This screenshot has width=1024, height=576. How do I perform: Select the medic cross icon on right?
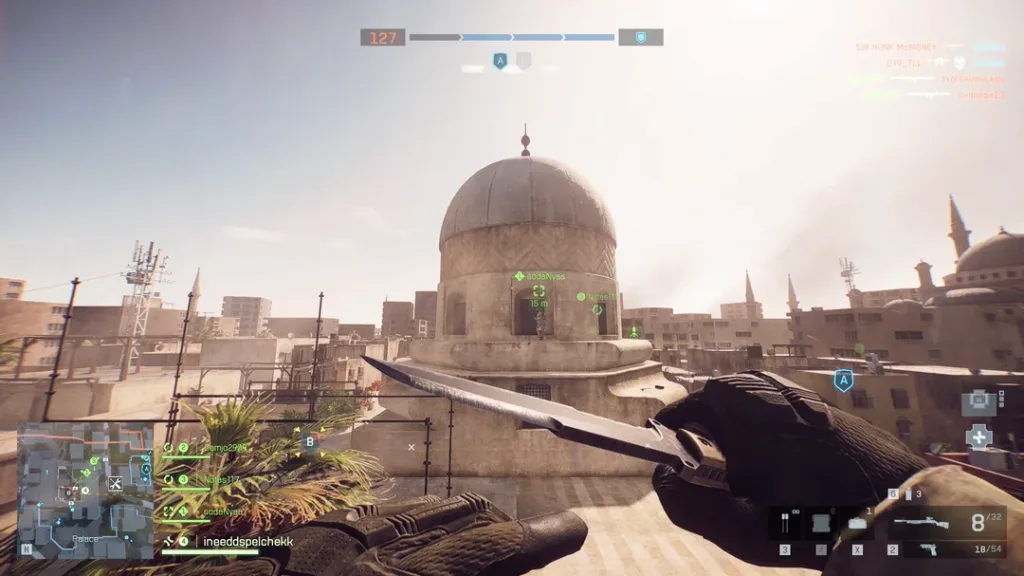[x=979, y=436]
